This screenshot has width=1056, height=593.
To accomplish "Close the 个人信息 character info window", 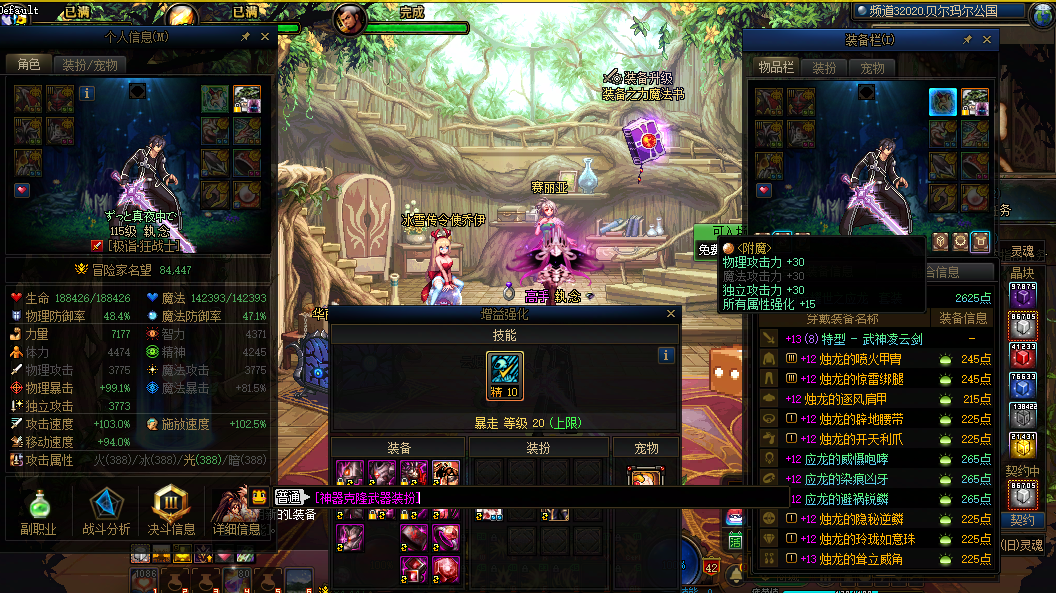I will pos(265,37).
